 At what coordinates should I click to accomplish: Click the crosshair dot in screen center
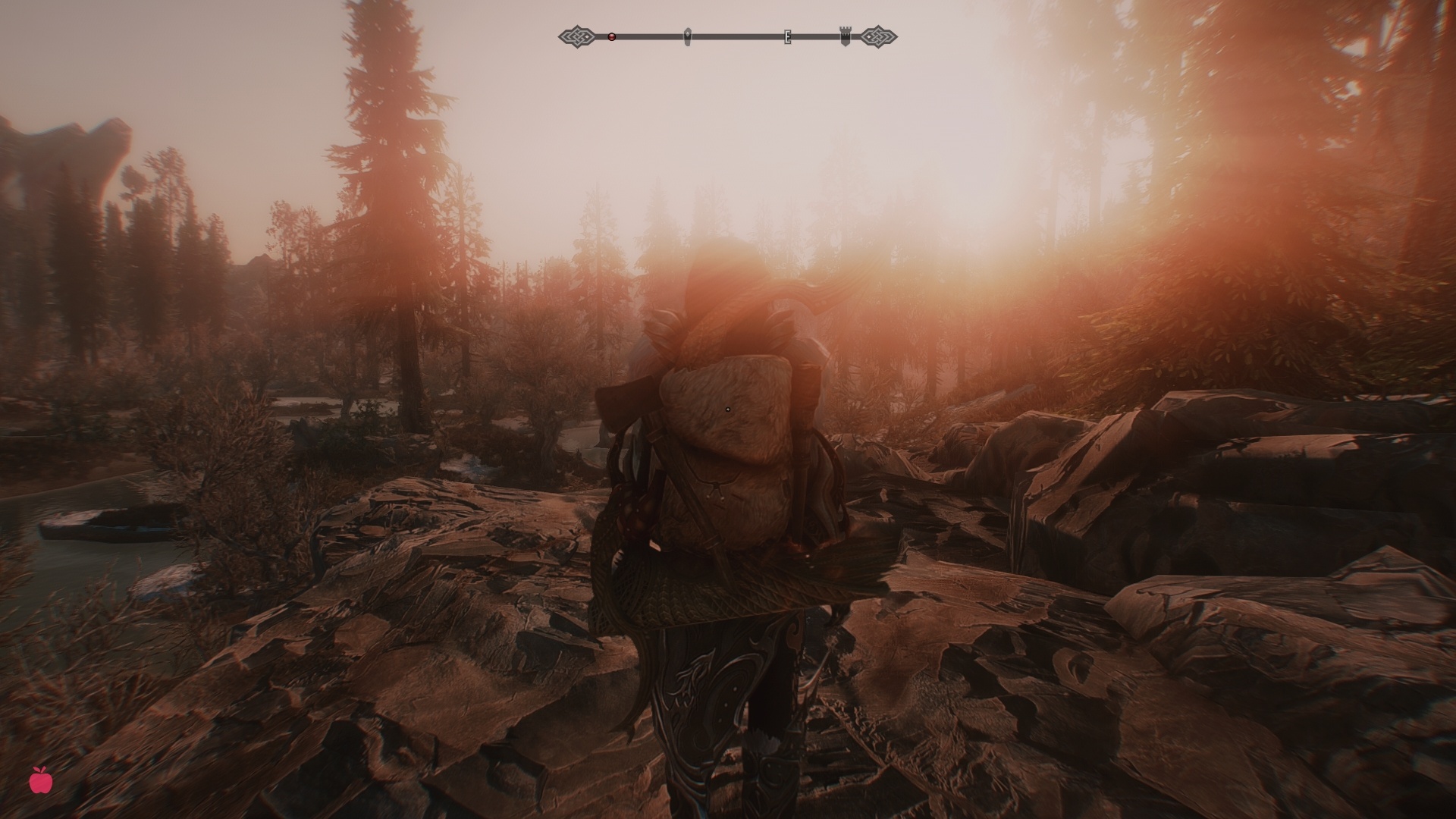tap(728, 409)
